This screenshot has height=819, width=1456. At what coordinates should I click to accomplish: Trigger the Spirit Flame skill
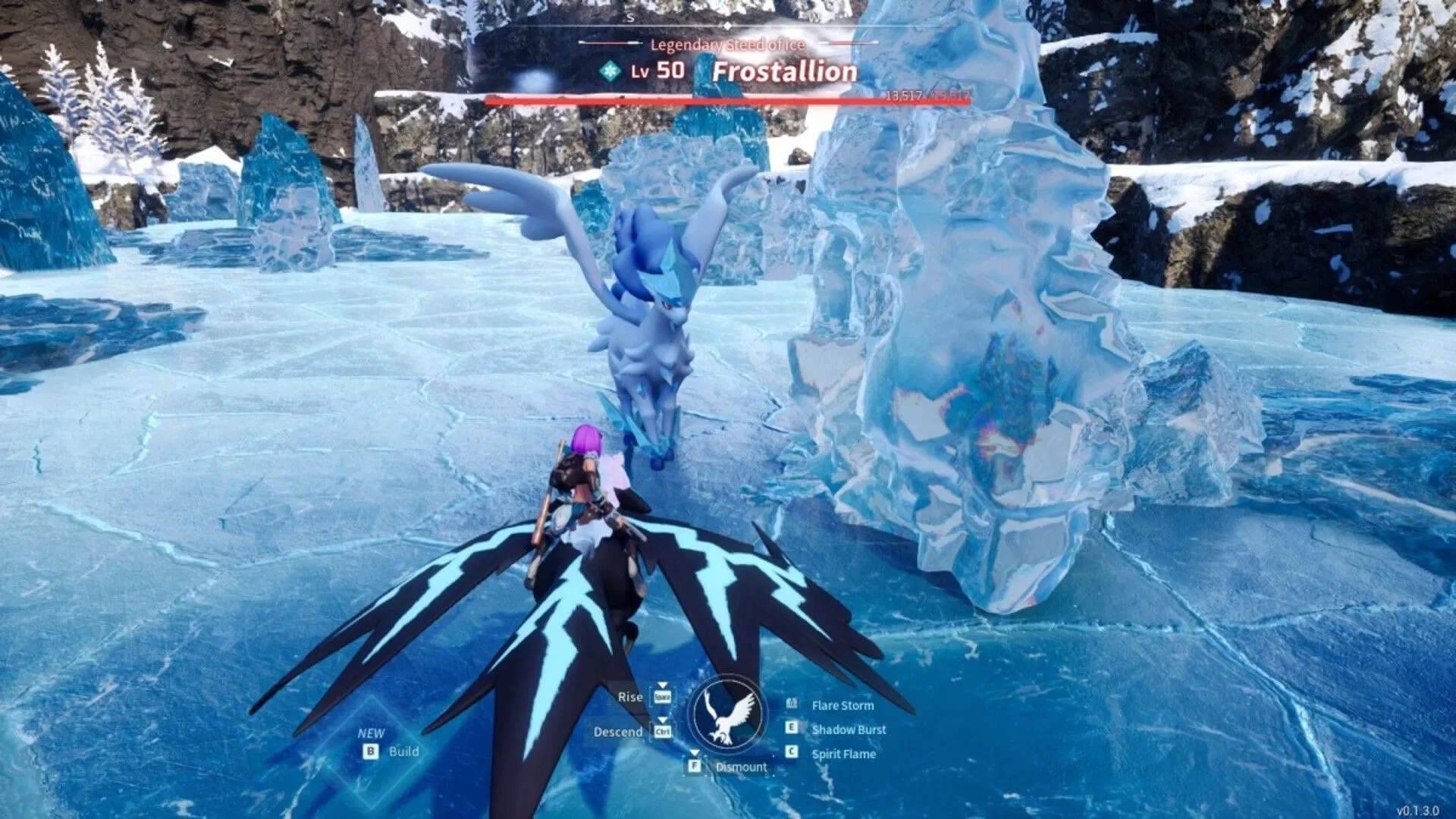click(x=843, y=754)
